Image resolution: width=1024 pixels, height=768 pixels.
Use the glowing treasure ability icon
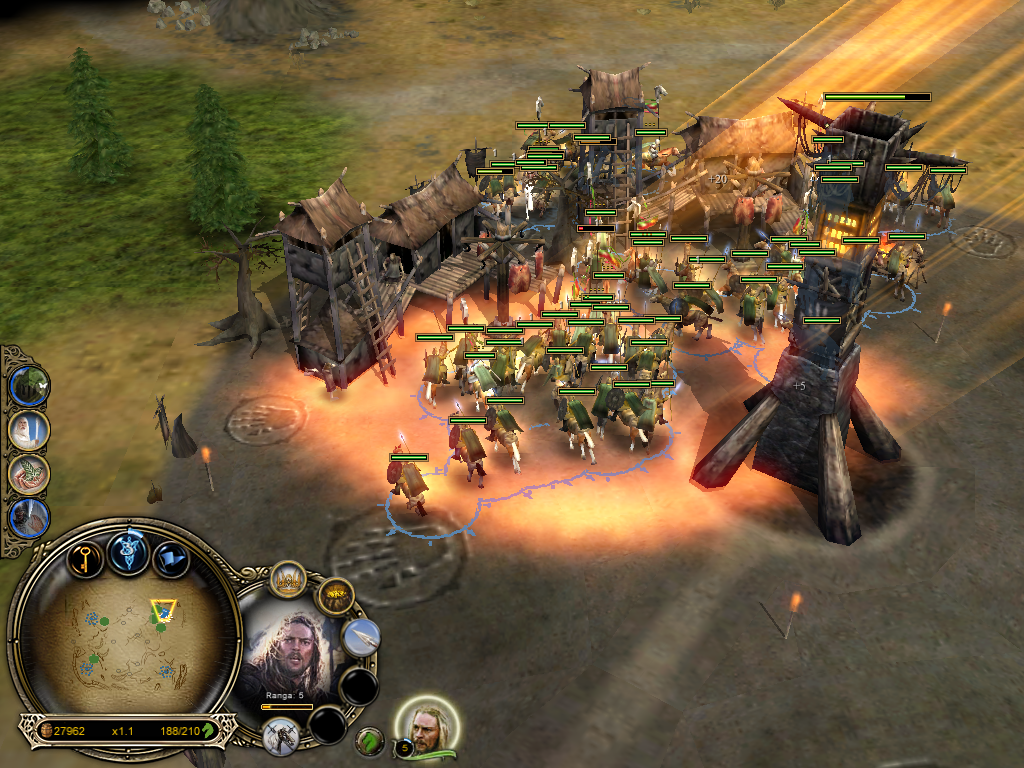click(335, 598)
